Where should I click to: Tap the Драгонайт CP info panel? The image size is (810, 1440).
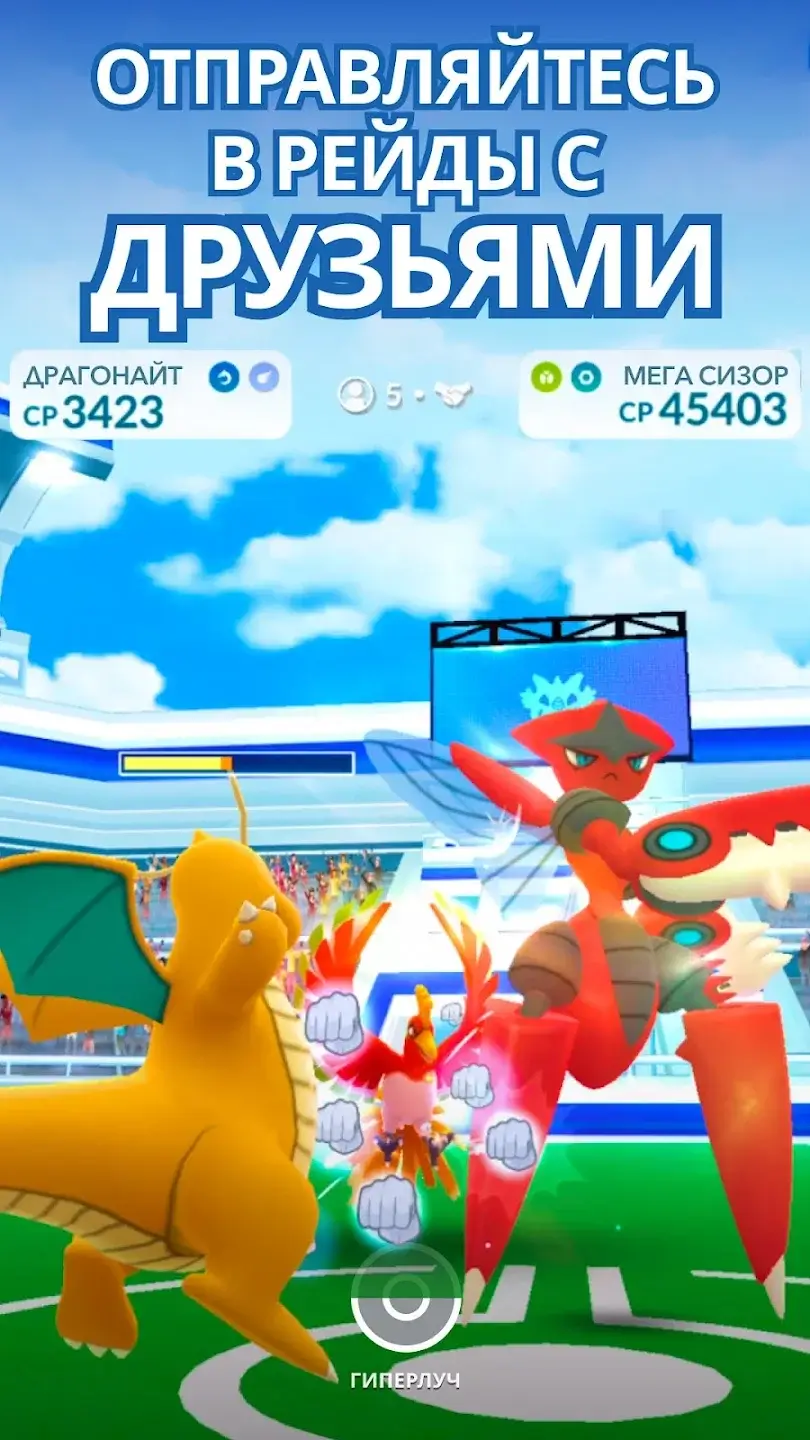click(150, 395)
